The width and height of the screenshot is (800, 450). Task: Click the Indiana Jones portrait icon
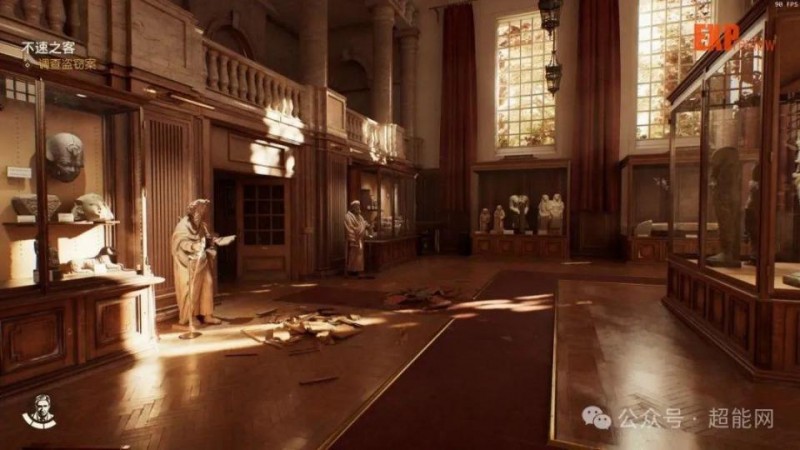39,410
